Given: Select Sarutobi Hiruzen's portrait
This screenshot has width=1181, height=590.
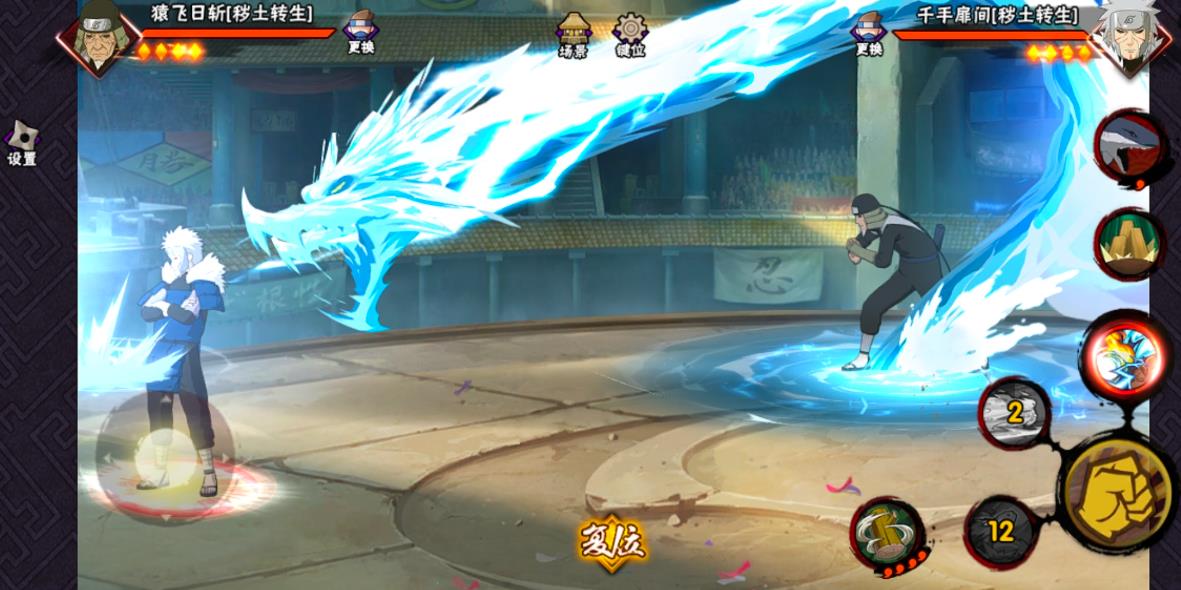Looking at the screenshot, I should pyautogui.click(x=99, y=38).
